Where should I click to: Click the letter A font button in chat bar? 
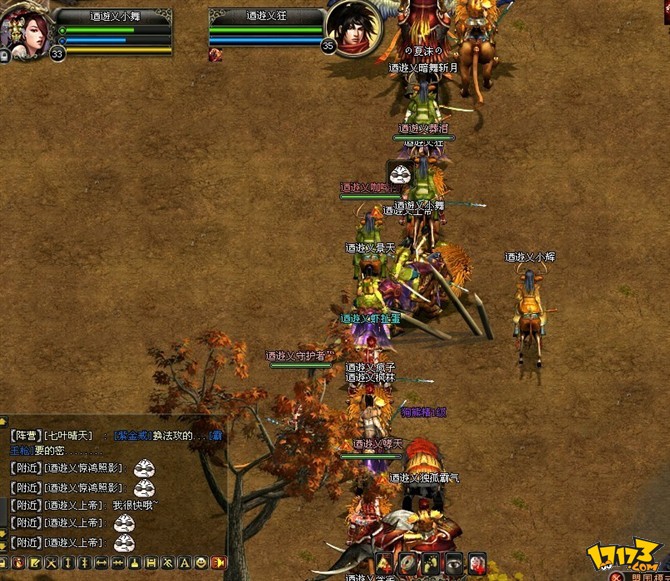click(x=184, y=563)
